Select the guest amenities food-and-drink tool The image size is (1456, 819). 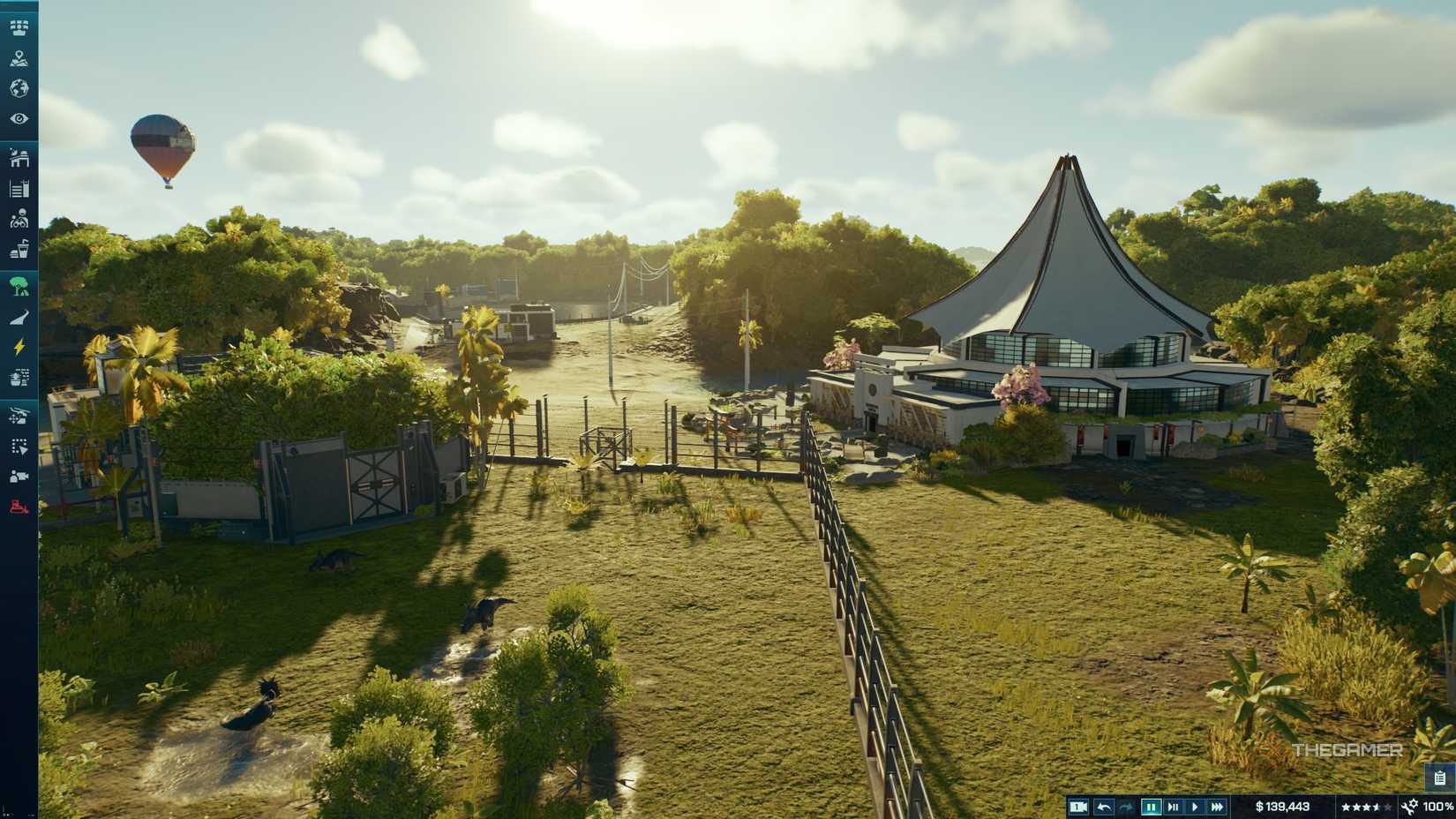pyautogui.click(x=19, y=248)
